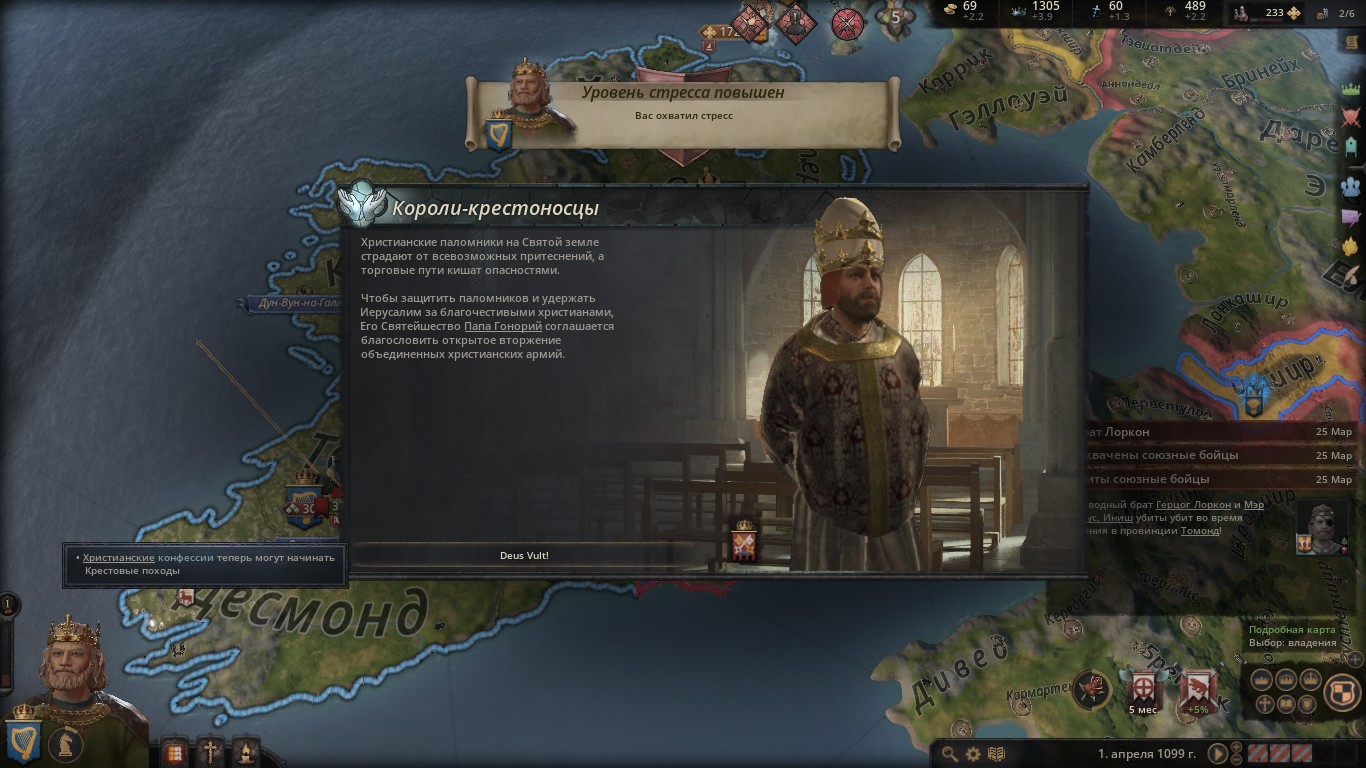This screenshot has height=768, width=1366.
Task: Switch to the cross faith map mode
Action: (1264, 704)
